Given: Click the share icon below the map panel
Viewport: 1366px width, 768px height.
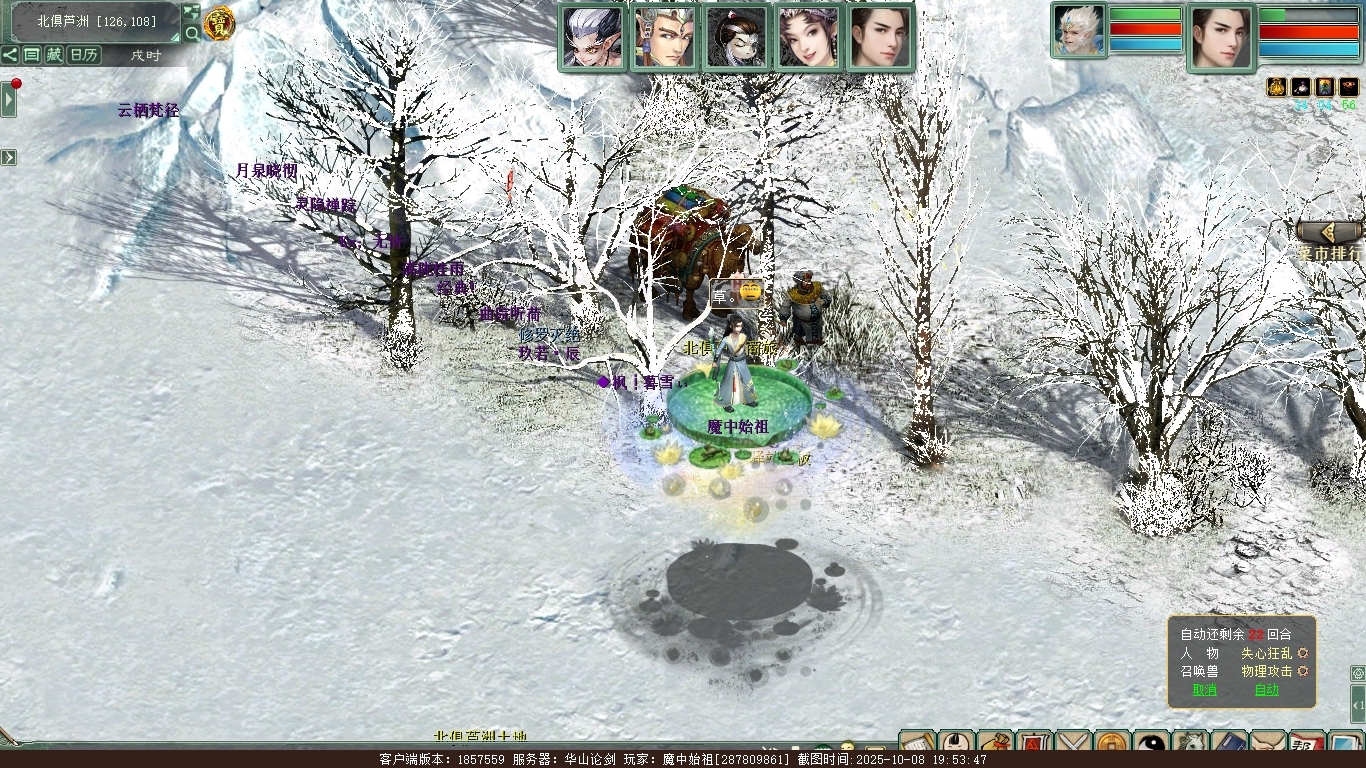Looking at the screenshot, I should point(10,55).
